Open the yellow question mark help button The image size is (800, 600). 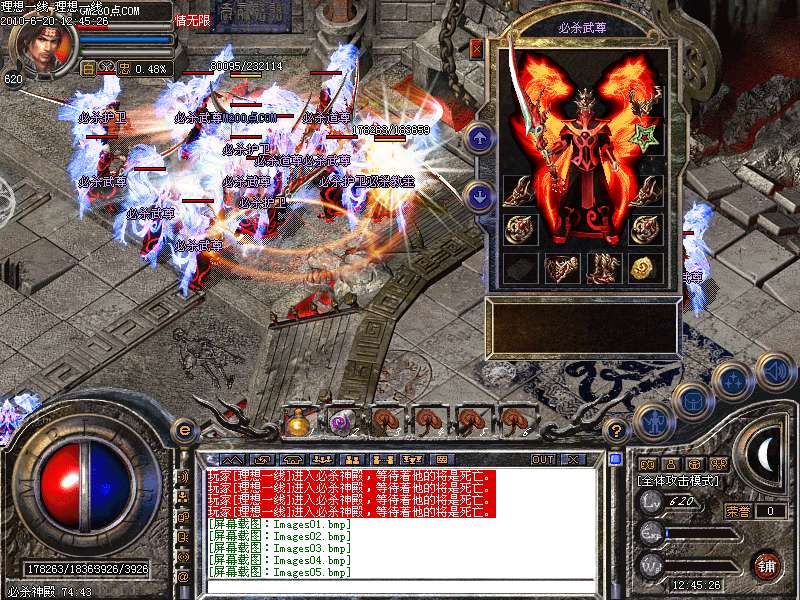616,431
